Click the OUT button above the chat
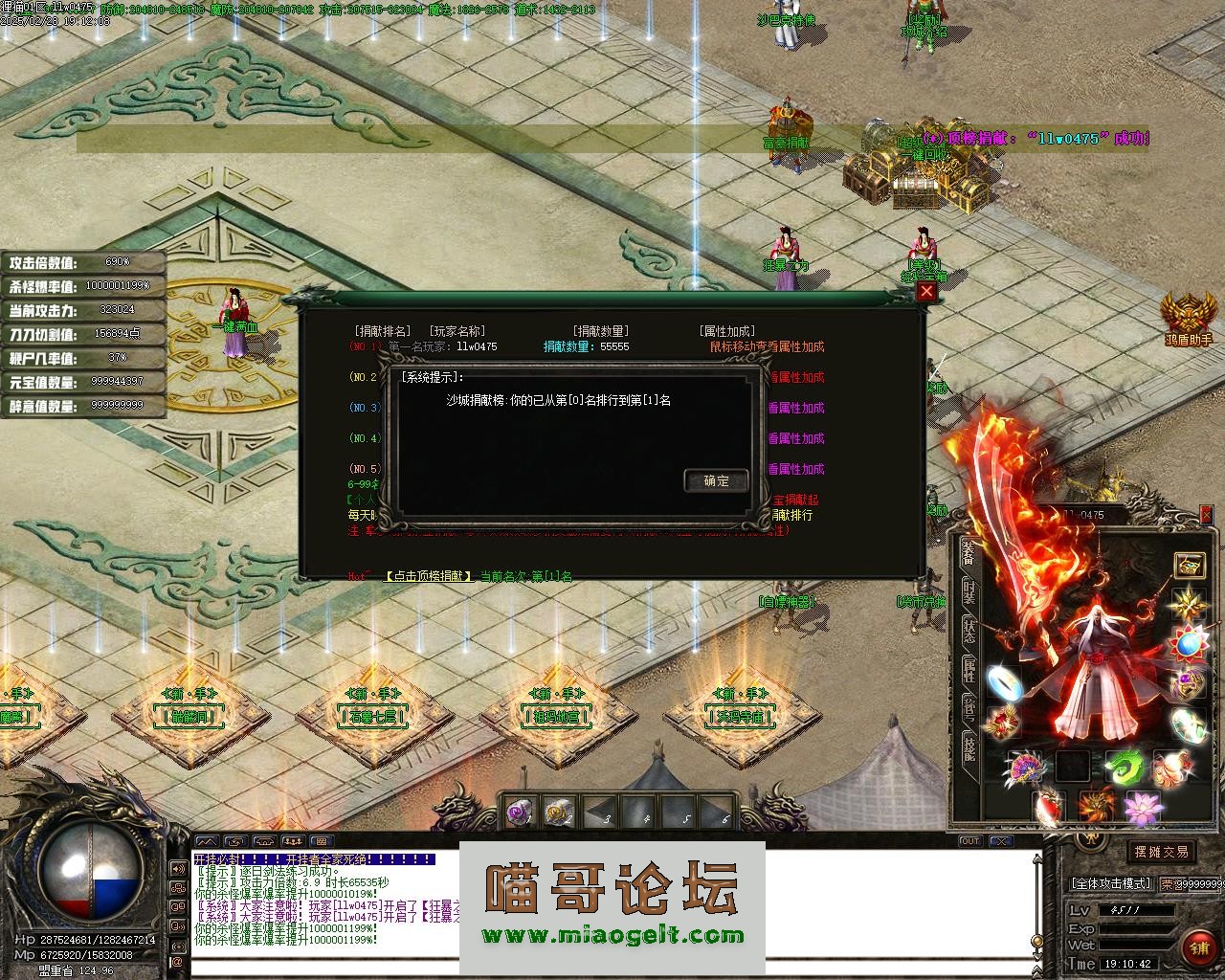Viewport: 1225px width, 980px height. (970, 841)
